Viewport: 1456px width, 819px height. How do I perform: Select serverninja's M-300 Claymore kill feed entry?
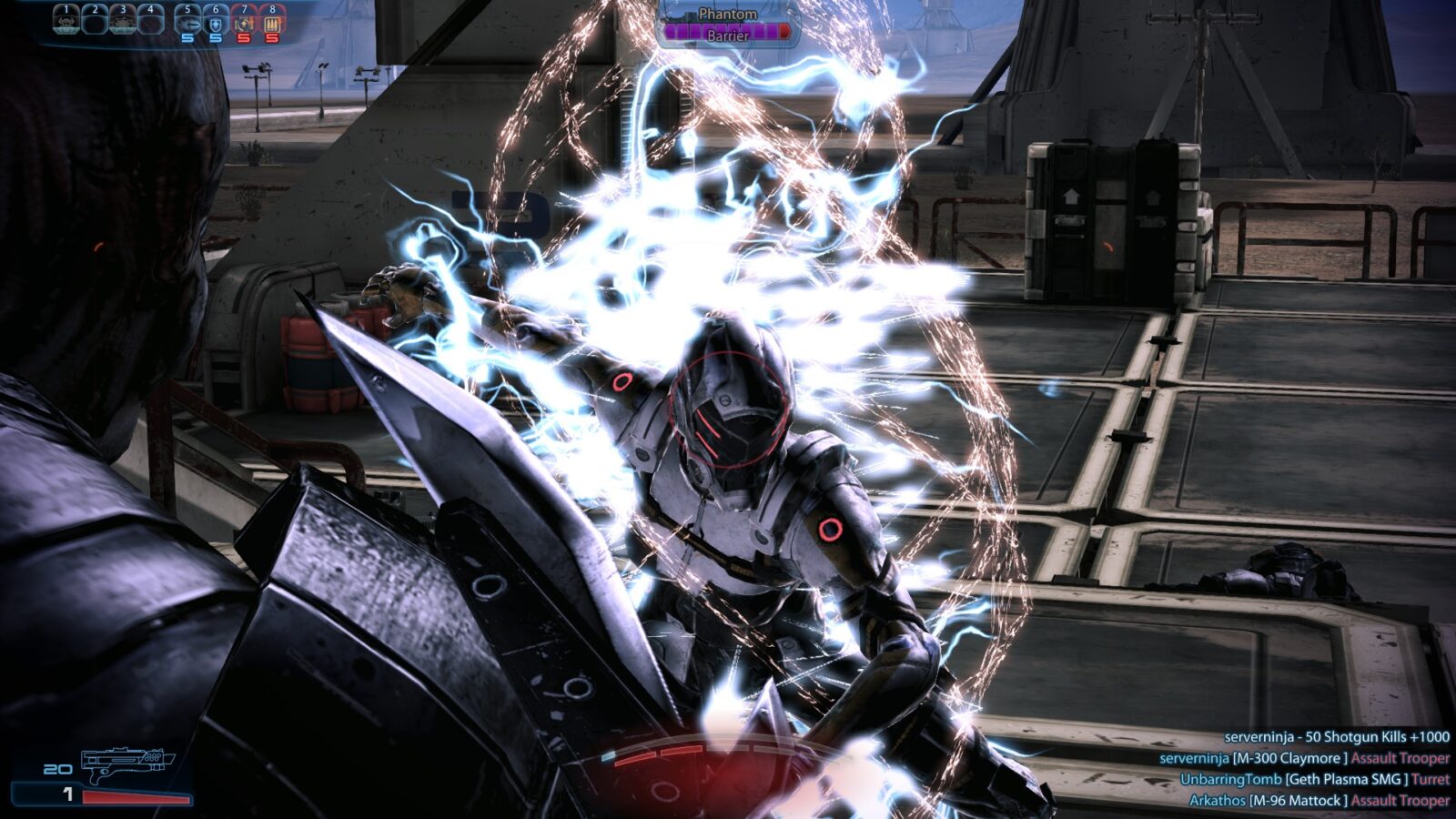coord(1304,758)
